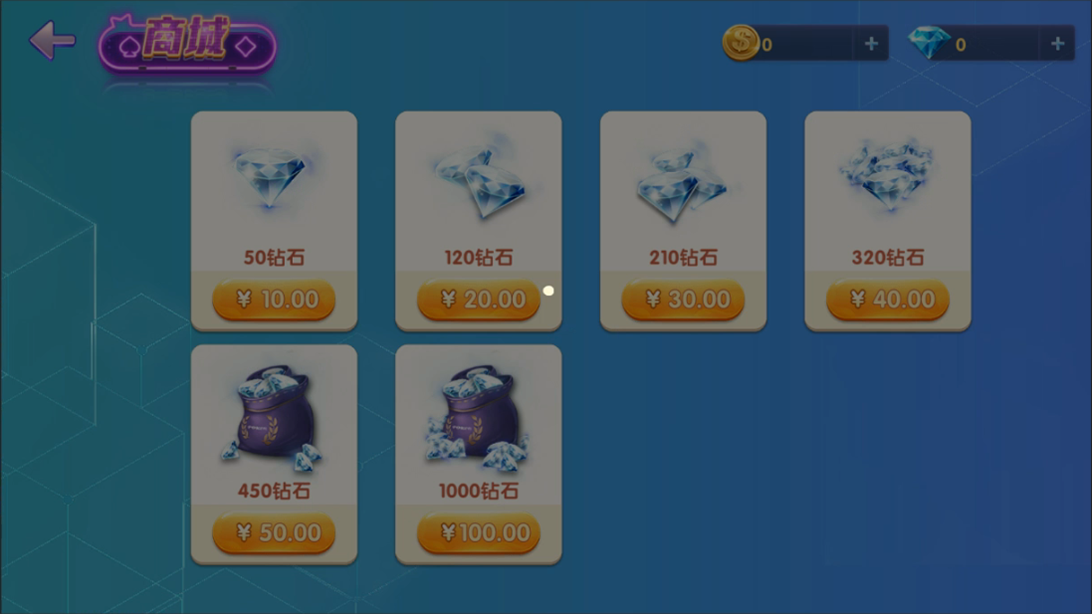Screen dimensions: 1092x614
Task: Choose the 320钻石 diamond heap image
Action: (x=886, y=178)
